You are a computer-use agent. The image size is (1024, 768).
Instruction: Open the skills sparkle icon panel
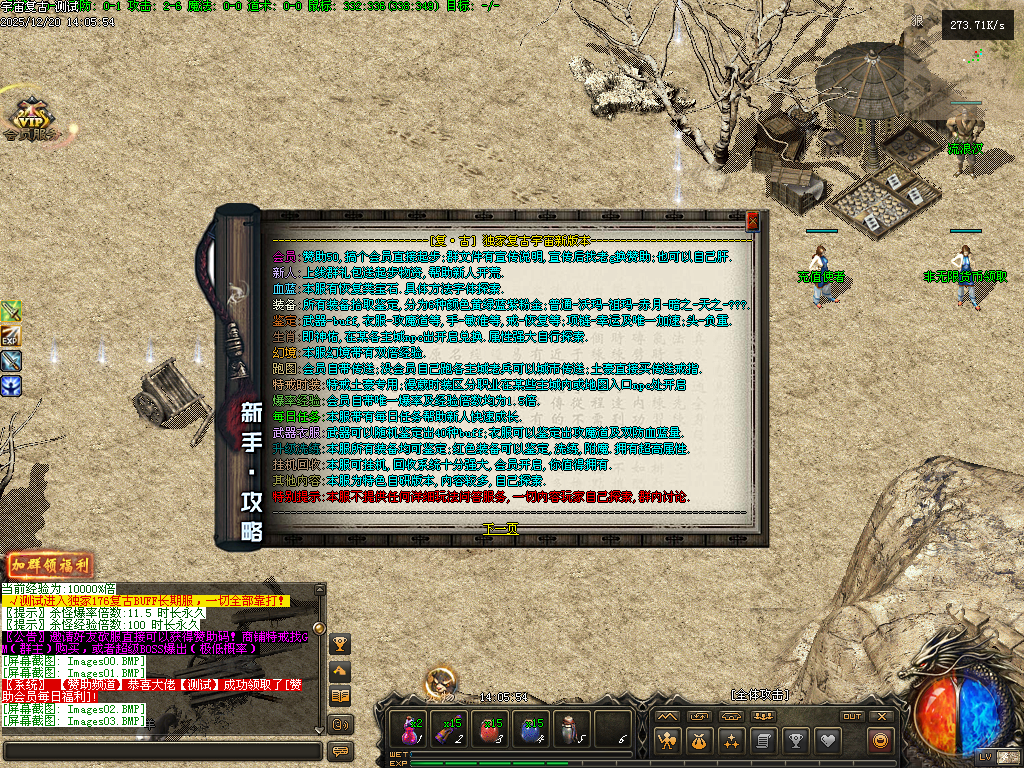731,741
